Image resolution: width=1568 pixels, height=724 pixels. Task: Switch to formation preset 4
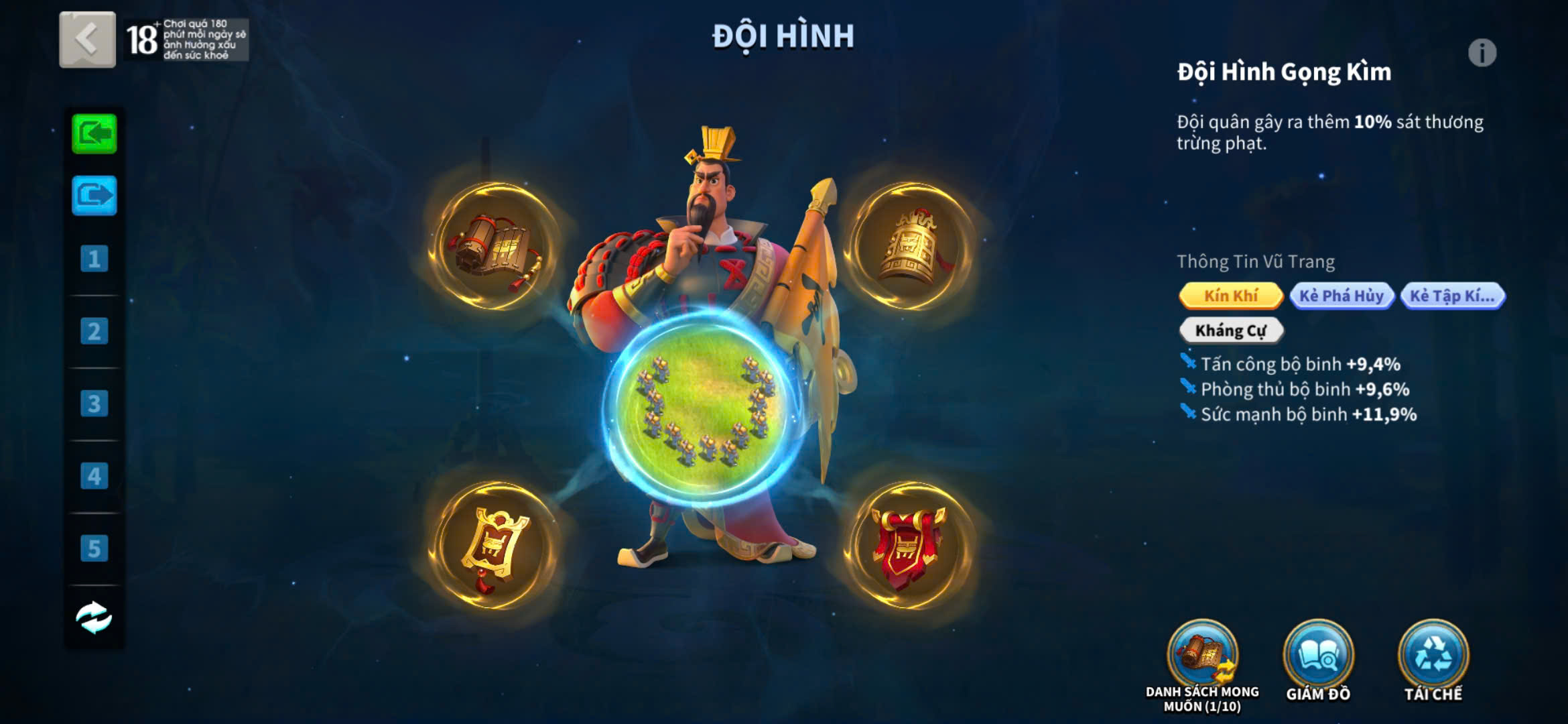point(94,476)
